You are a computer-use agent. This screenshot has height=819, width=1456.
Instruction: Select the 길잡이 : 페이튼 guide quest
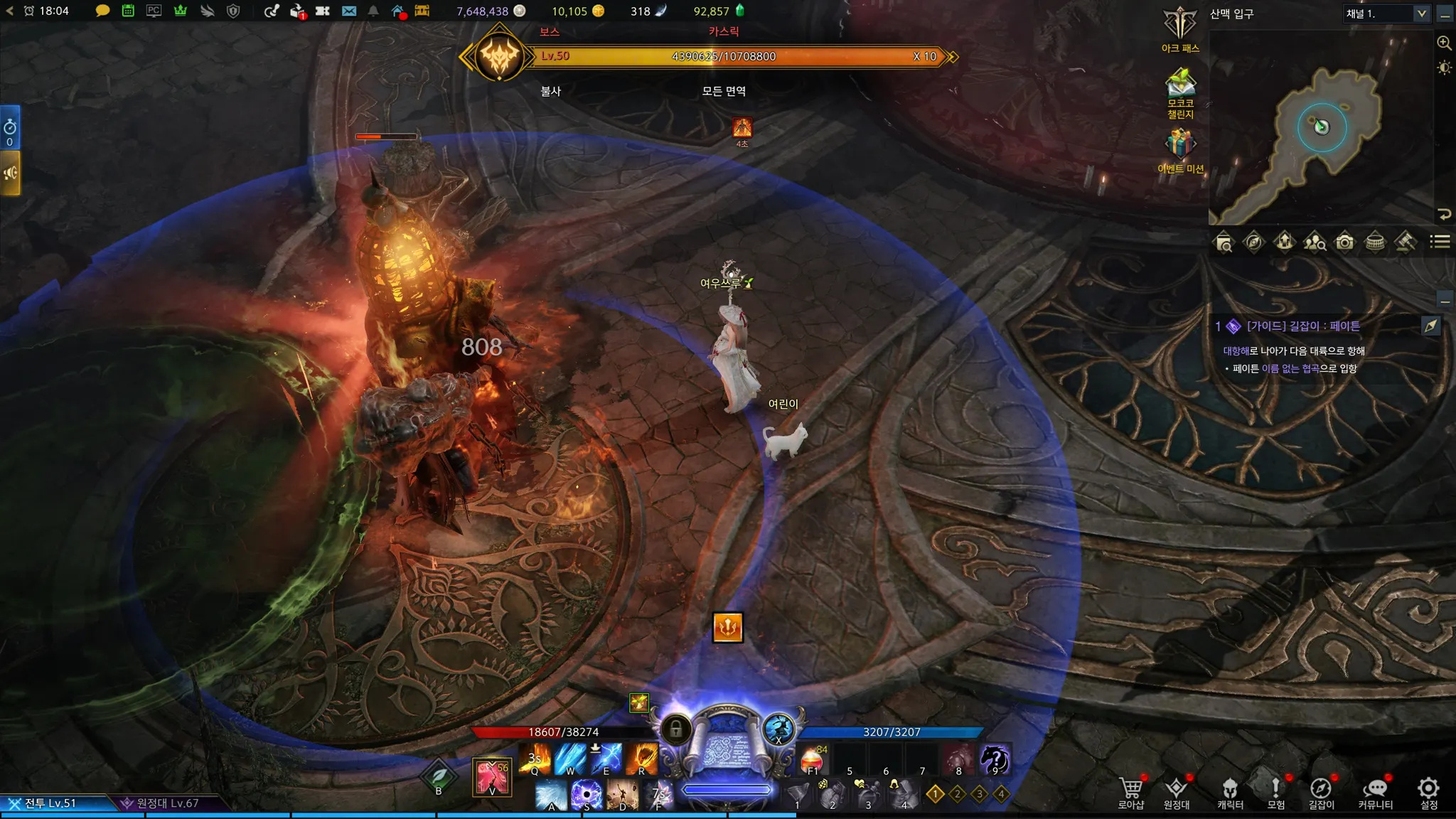coord(1302,326)
